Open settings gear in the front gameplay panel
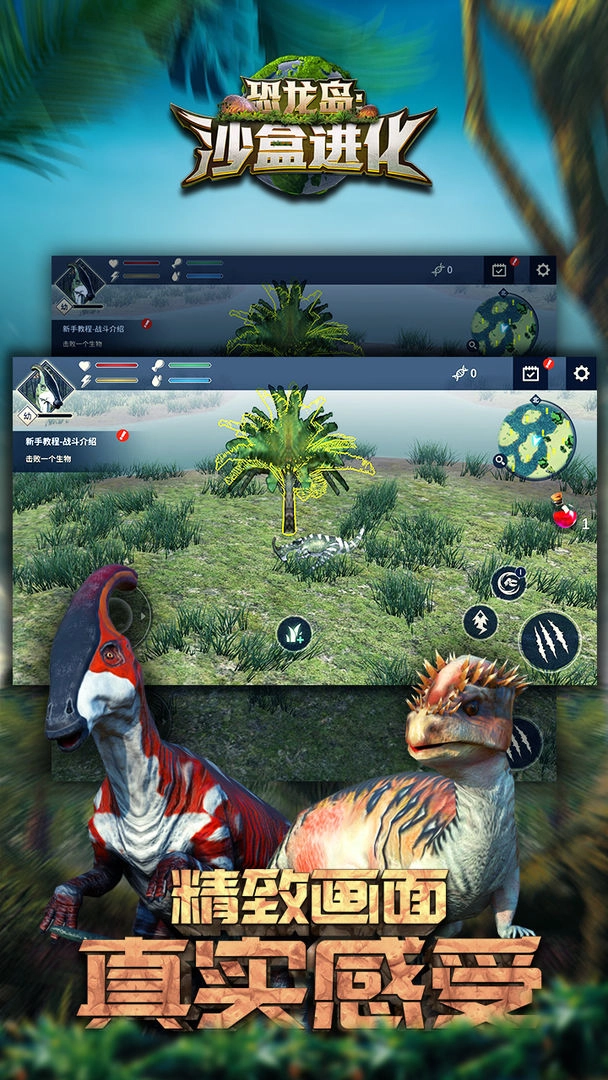Viewport: 608px width, 1080px height. pyautogui.click(x=581, y=374)
